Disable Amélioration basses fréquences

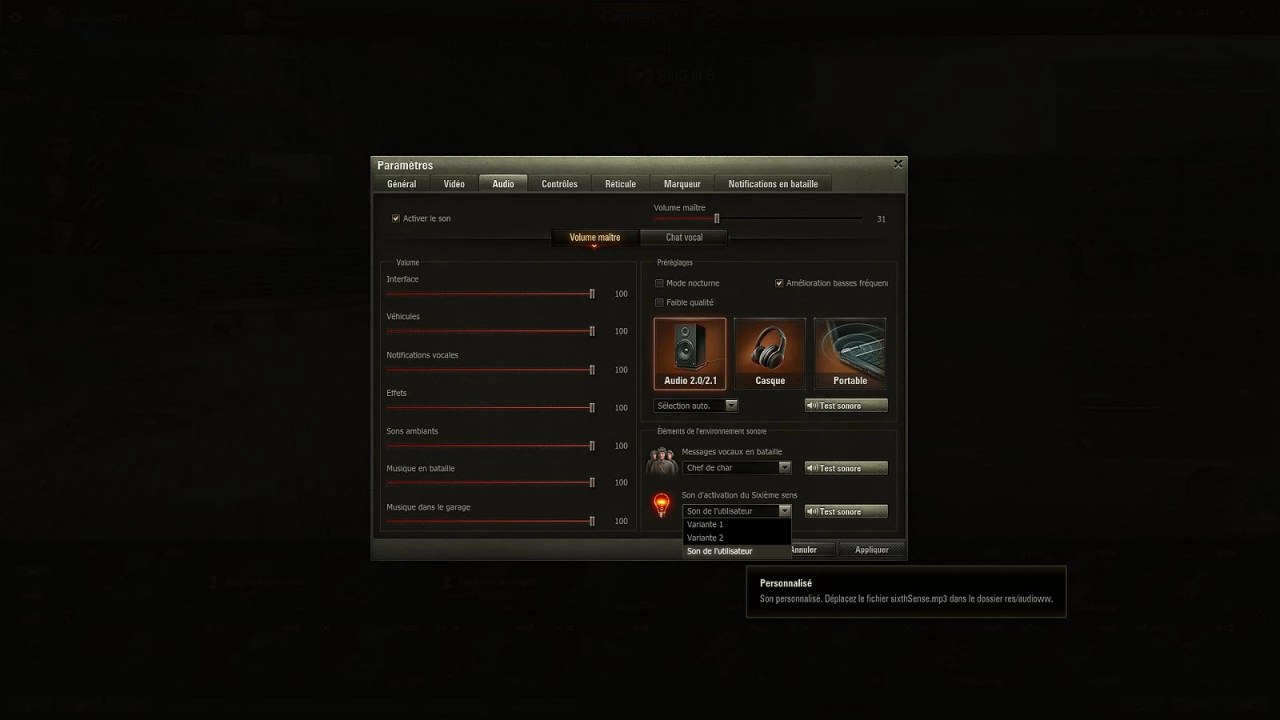[779, 283]
